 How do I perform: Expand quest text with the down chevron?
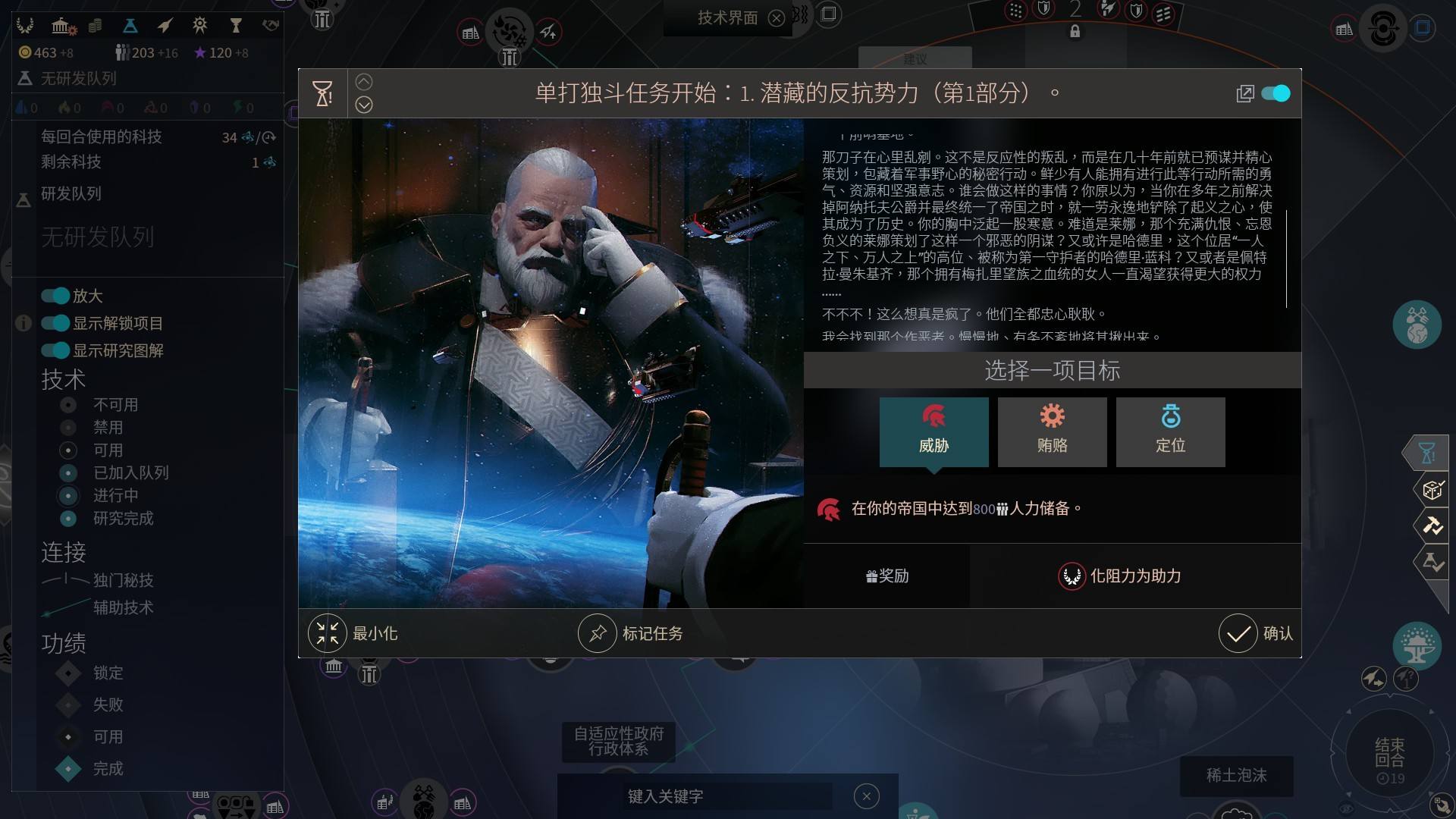pyautogui.click(x=364, y=105)
